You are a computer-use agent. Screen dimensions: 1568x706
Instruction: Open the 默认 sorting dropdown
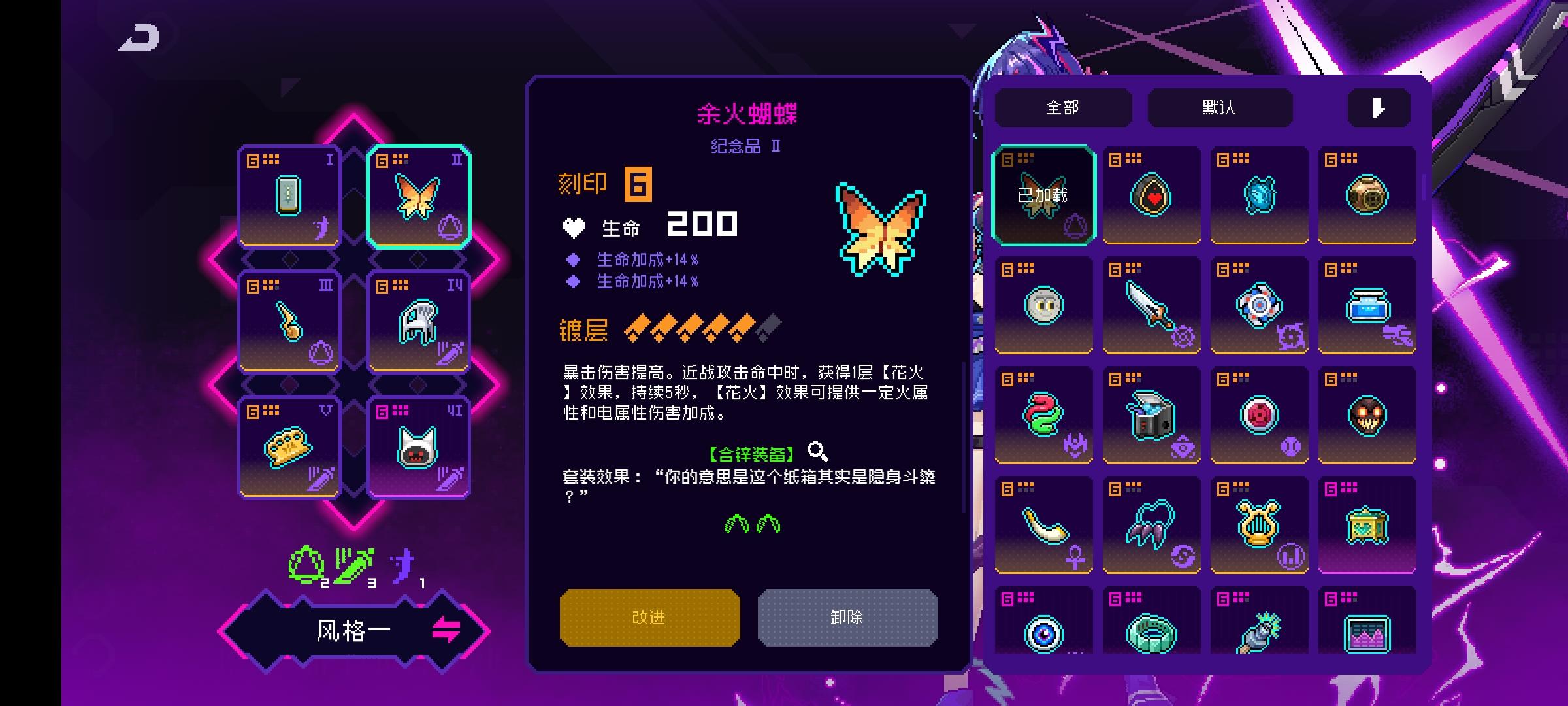pos(1220,107)
